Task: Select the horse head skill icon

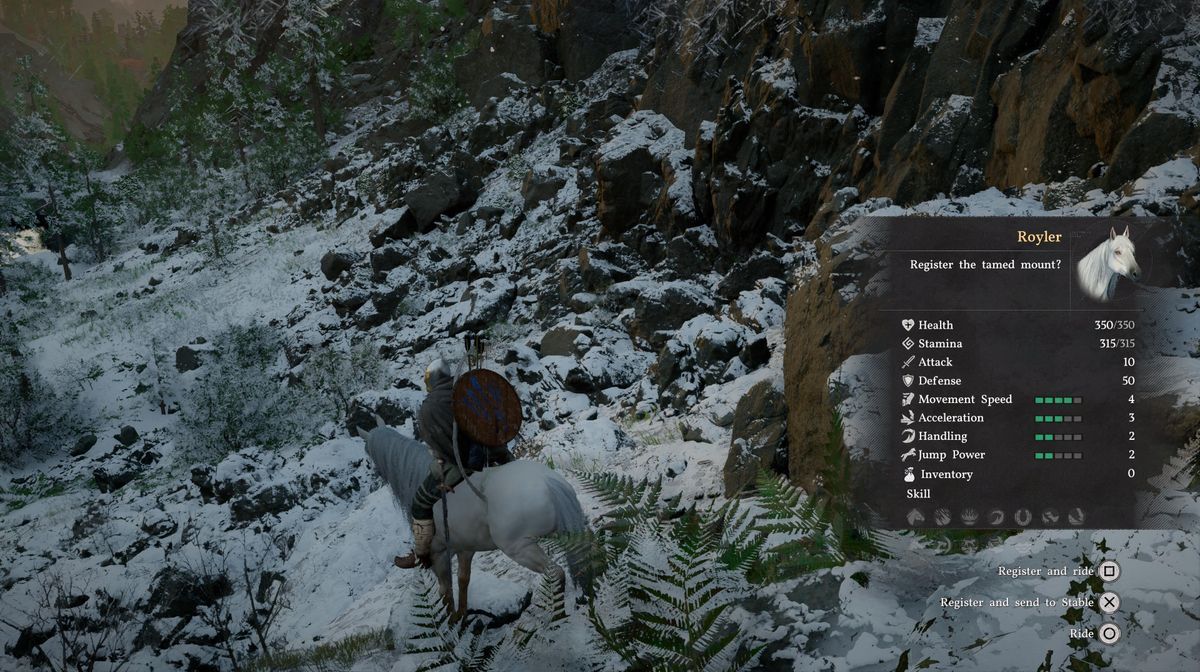Action: [x=915, y=516]
